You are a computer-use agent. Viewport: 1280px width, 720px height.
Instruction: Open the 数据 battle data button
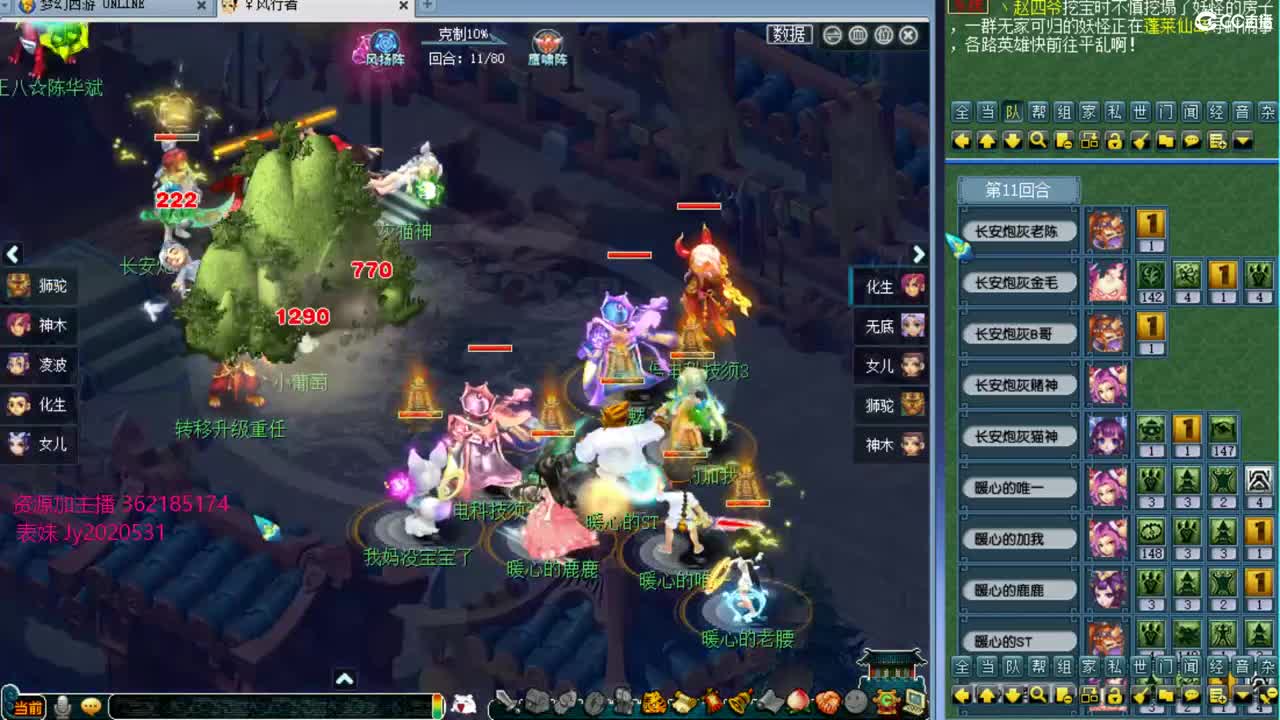click(789, 34)
